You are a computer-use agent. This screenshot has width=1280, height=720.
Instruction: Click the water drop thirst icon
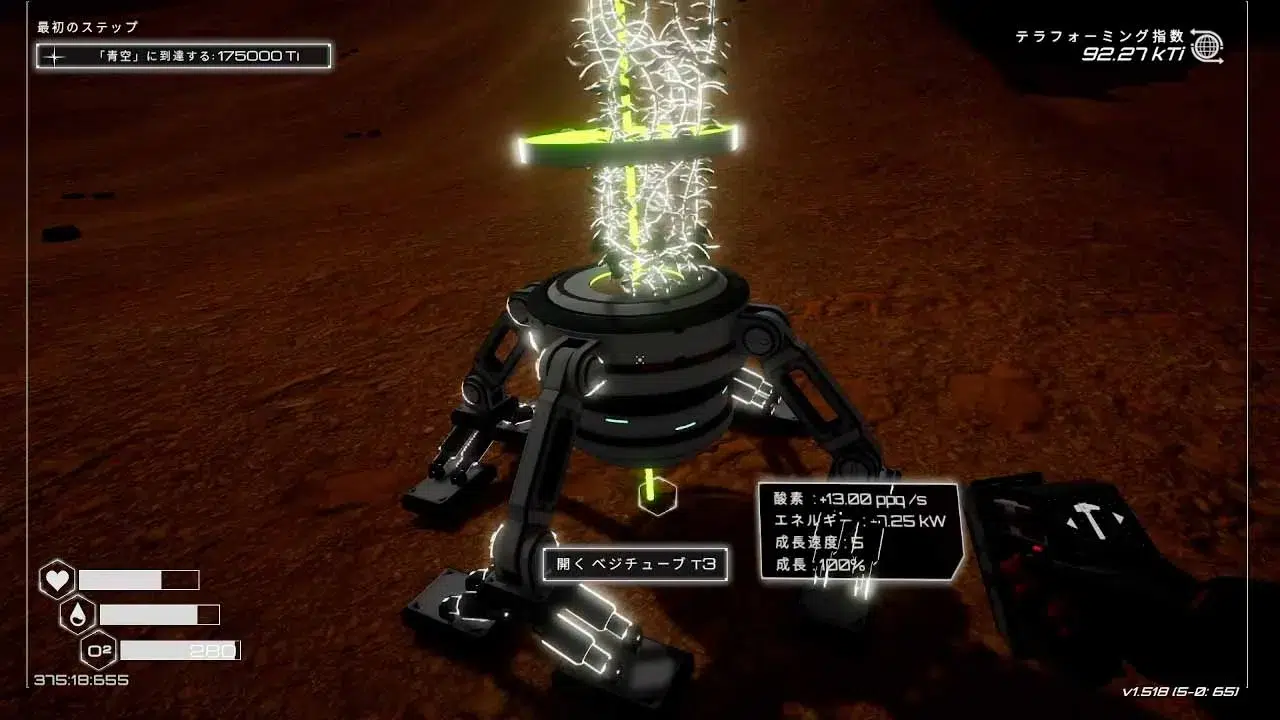[x=78, y=615]
